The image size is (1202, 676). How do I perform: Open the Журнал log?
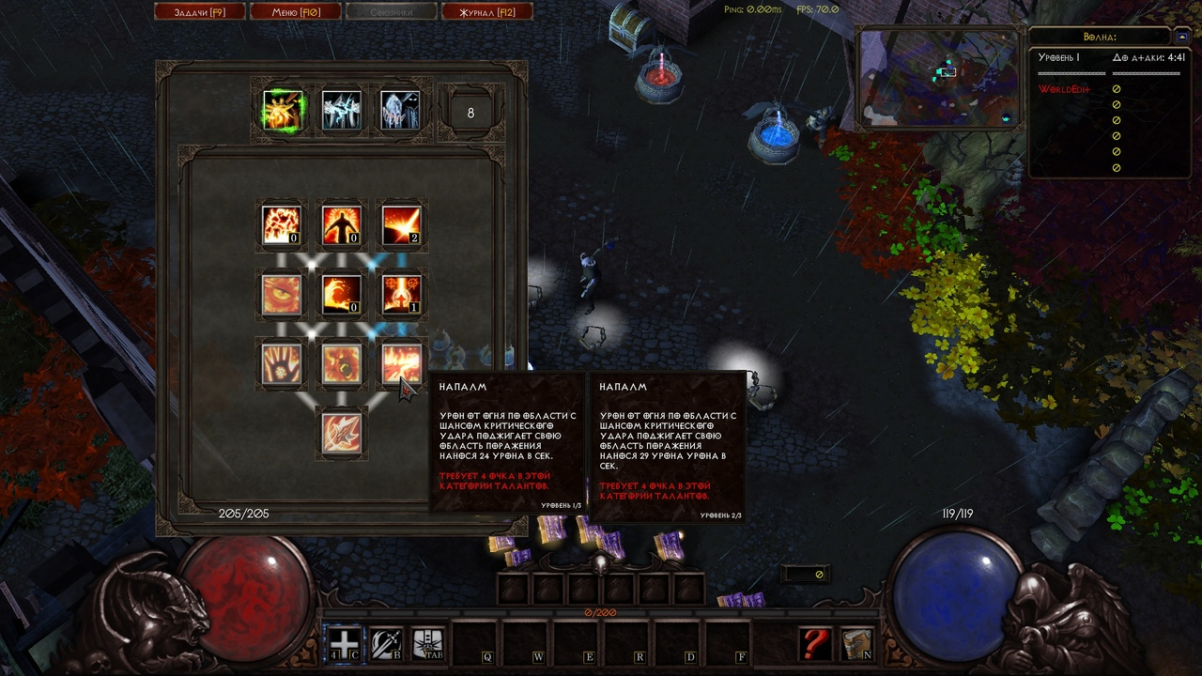click(x=486, y=12)
